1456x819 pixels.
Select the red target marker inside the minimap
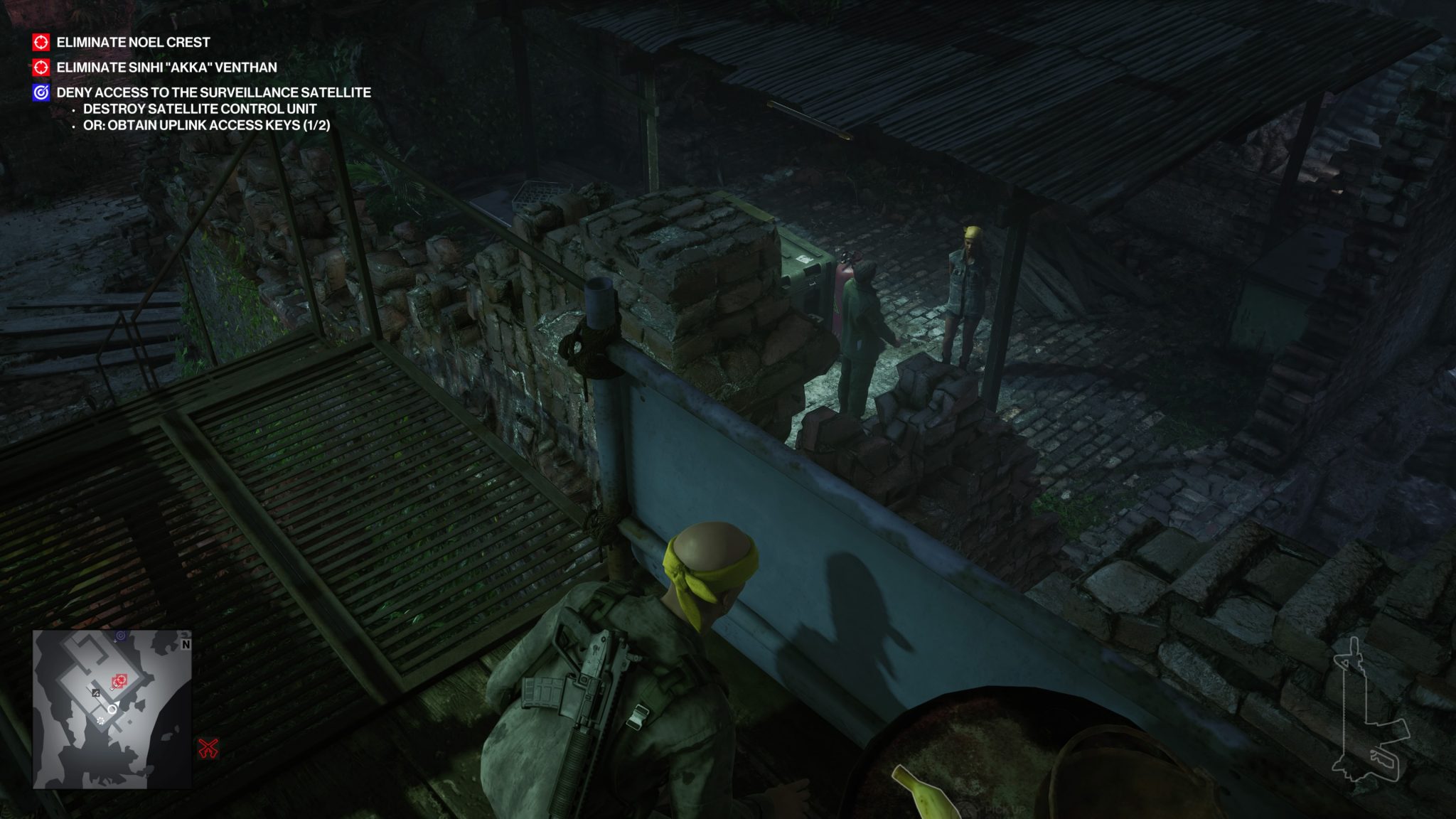click(121, 680)
